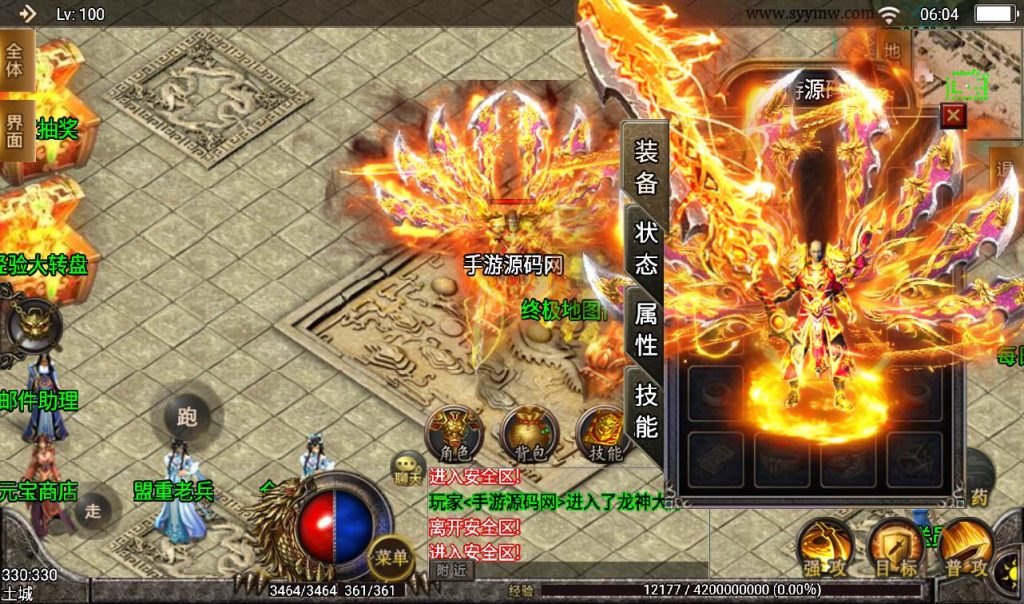Open the 背包 bag icon
Screen dimensions: 1024x604
pyautogui.click(x=529, y=435)
